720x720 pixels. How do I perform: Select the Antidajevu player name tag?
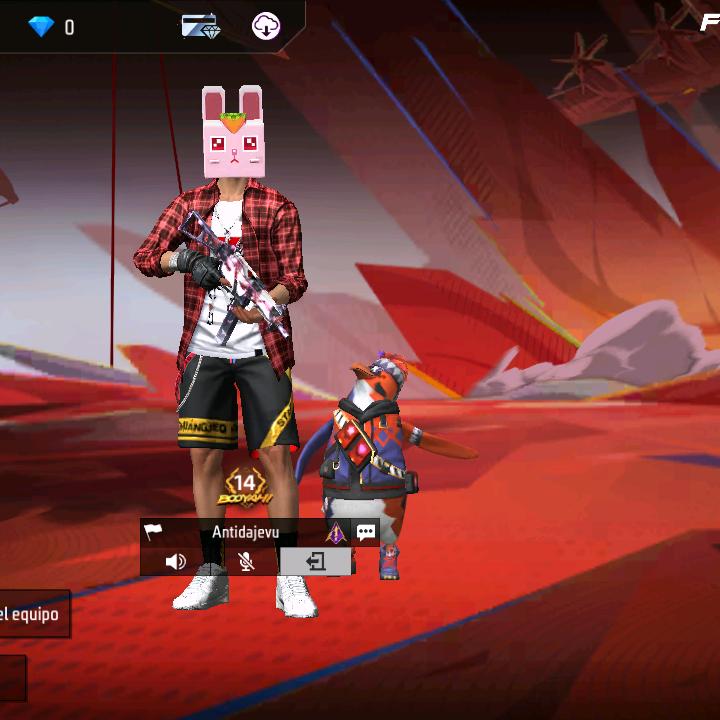pos(245,533)
